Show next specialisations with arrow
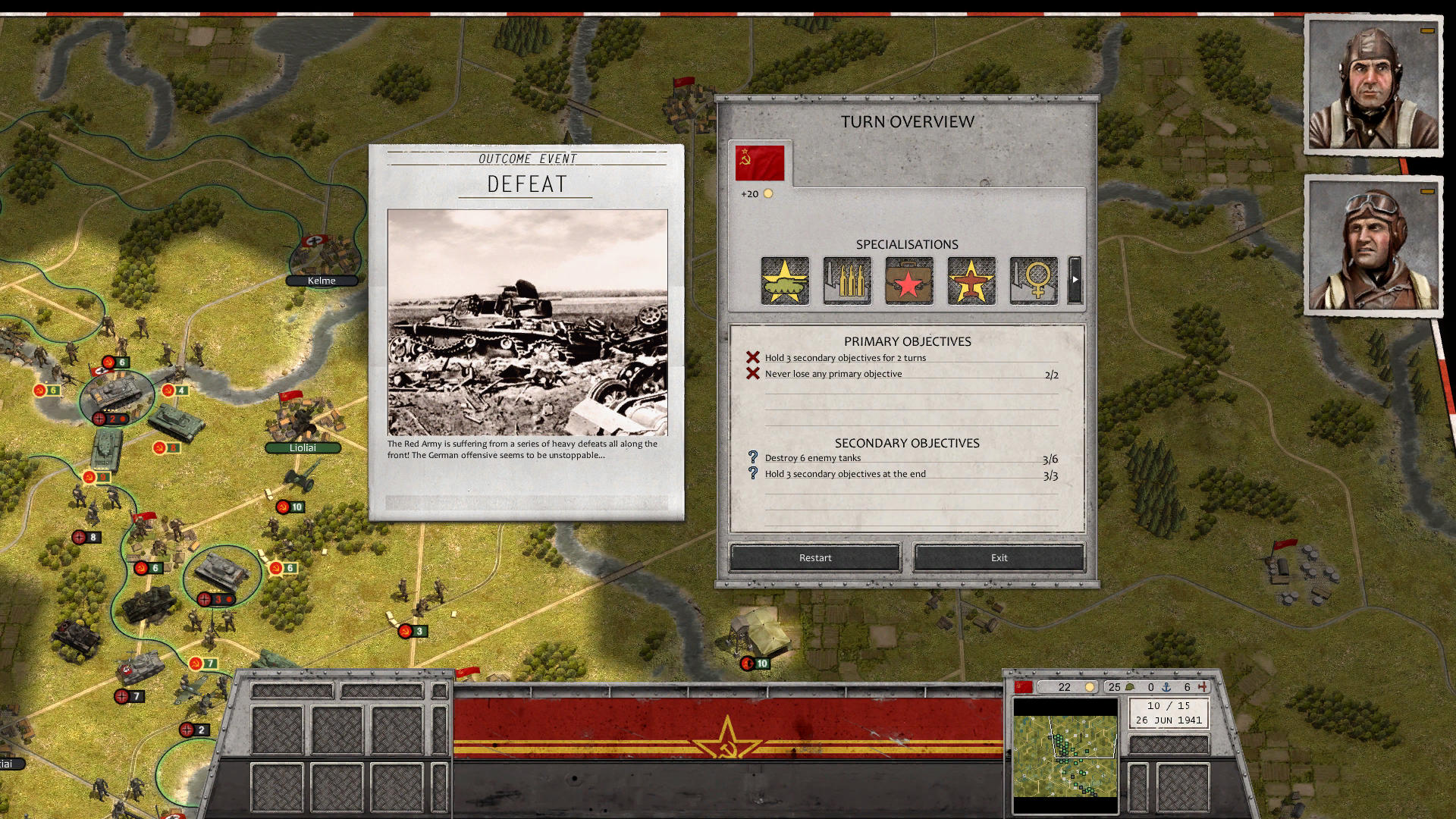 [x=1075, y=280]
